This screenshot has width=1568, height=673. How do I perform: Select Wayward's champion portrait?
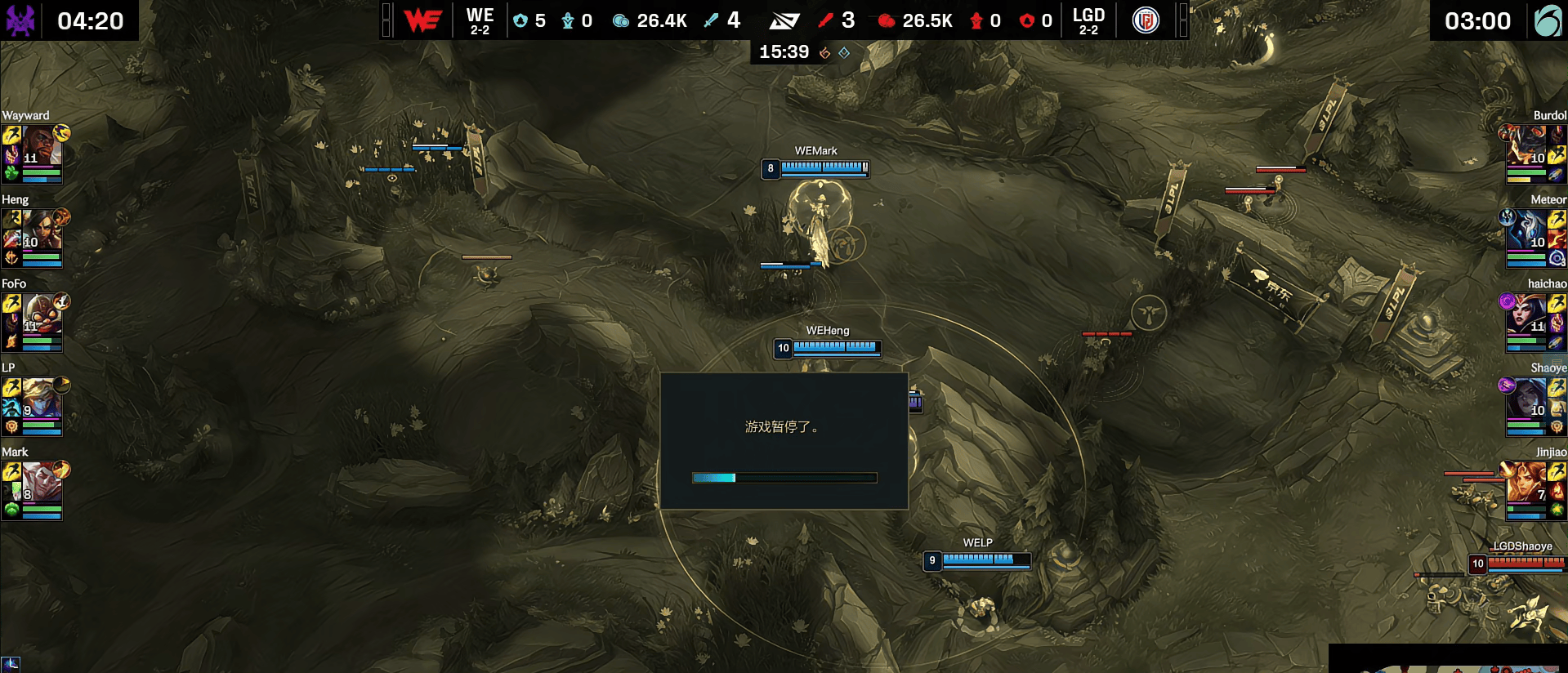tap(41, 146)
